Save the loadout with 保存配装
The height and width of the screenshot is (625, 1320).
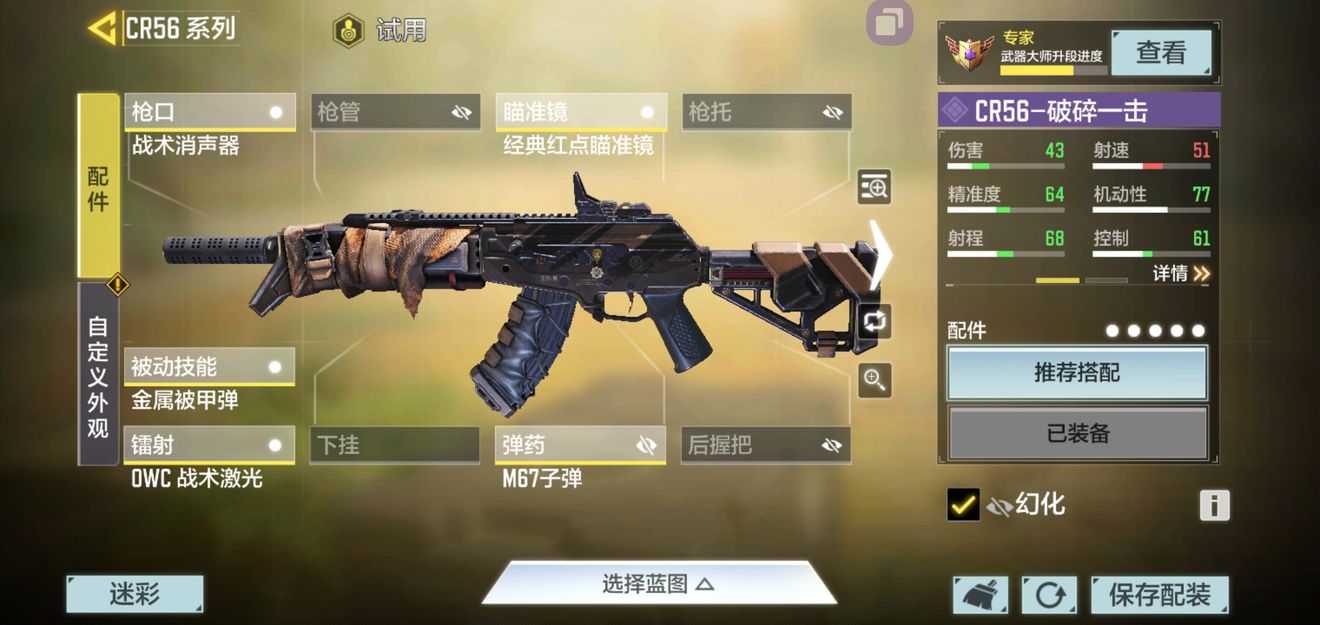(x=1159, y=595)
